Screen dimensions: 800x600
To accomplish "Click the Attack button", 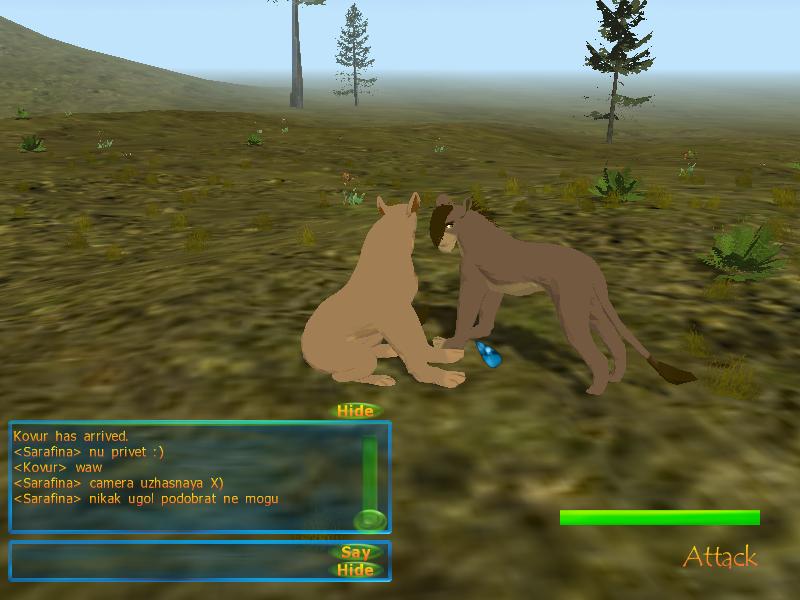I will point(720,557).
